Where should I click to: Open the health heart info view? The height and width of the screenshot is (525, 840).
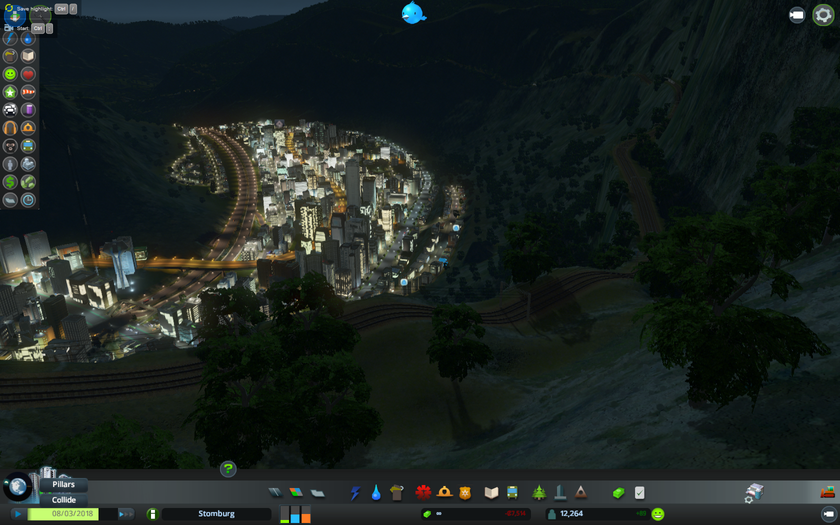tap(28, 74)
